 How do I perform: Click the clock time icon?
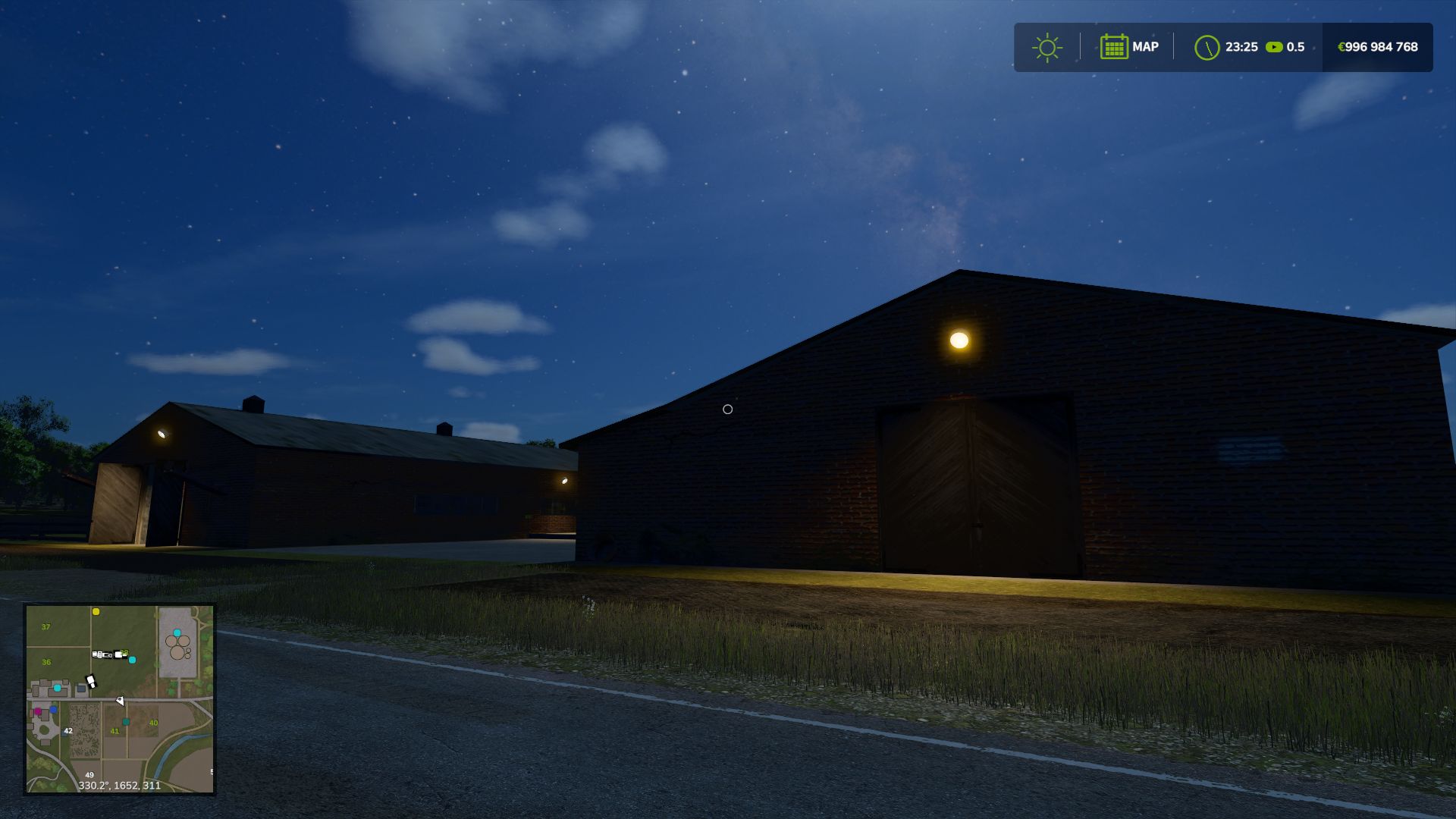tap(1206, 47)
